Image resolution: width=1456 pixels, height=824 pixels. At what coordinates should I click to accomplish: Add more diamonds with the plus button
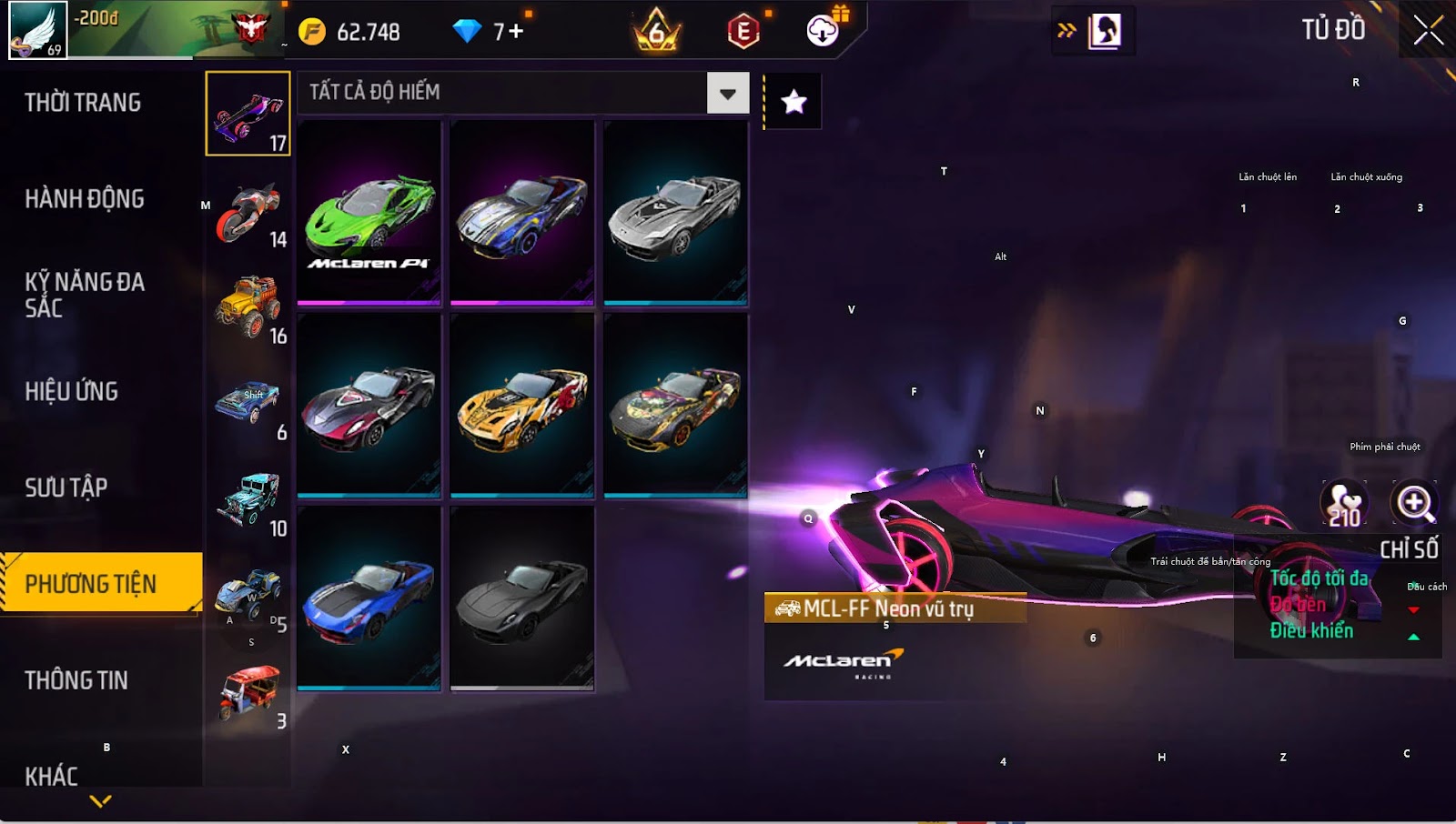(516, 32)
